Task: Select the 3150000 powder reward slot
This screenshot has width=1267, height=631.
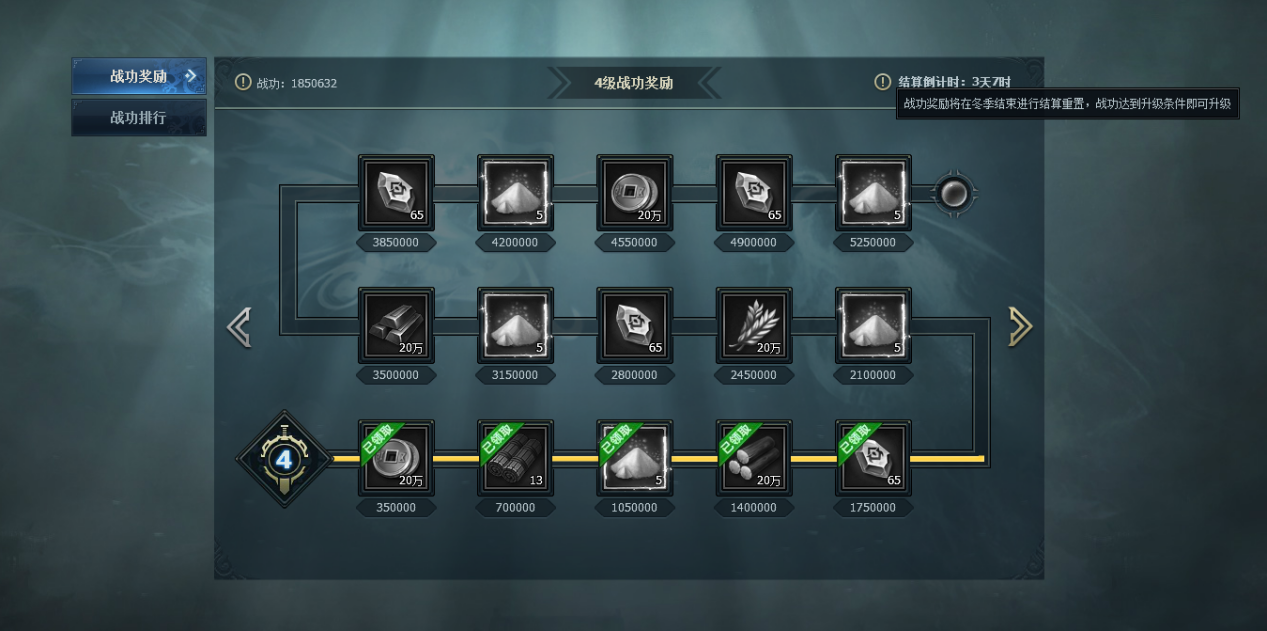Action: point(515,326)
